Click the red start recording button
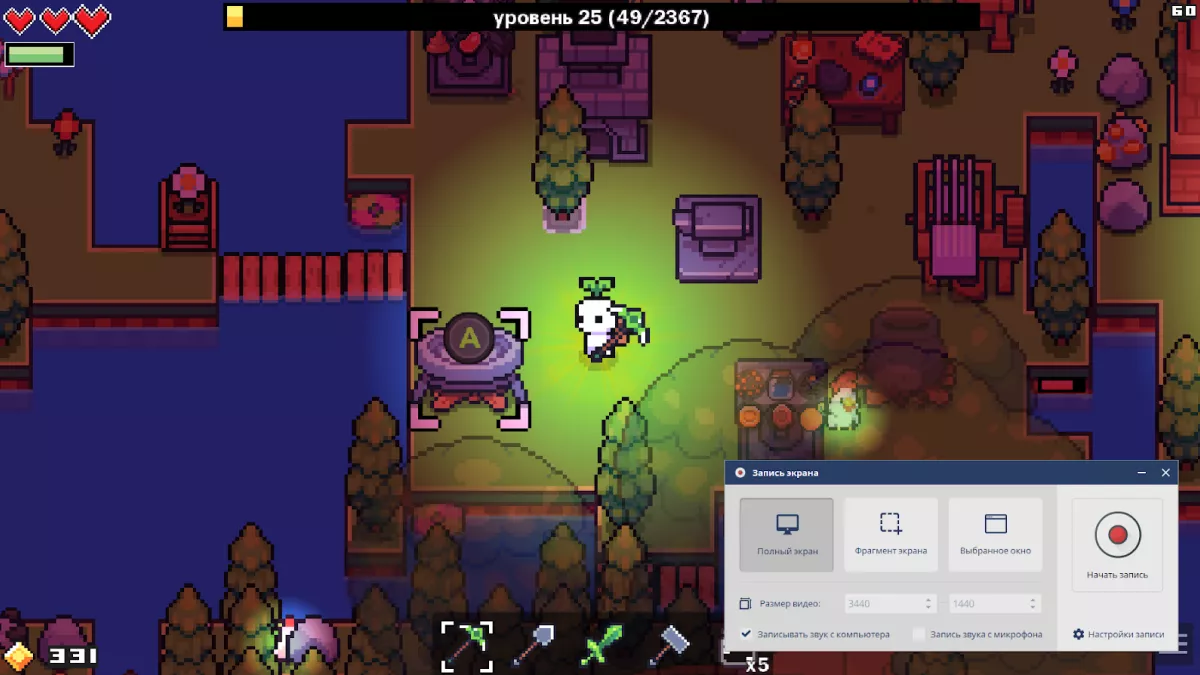Screen dimensions: 1200x675 pos(1117,535)
